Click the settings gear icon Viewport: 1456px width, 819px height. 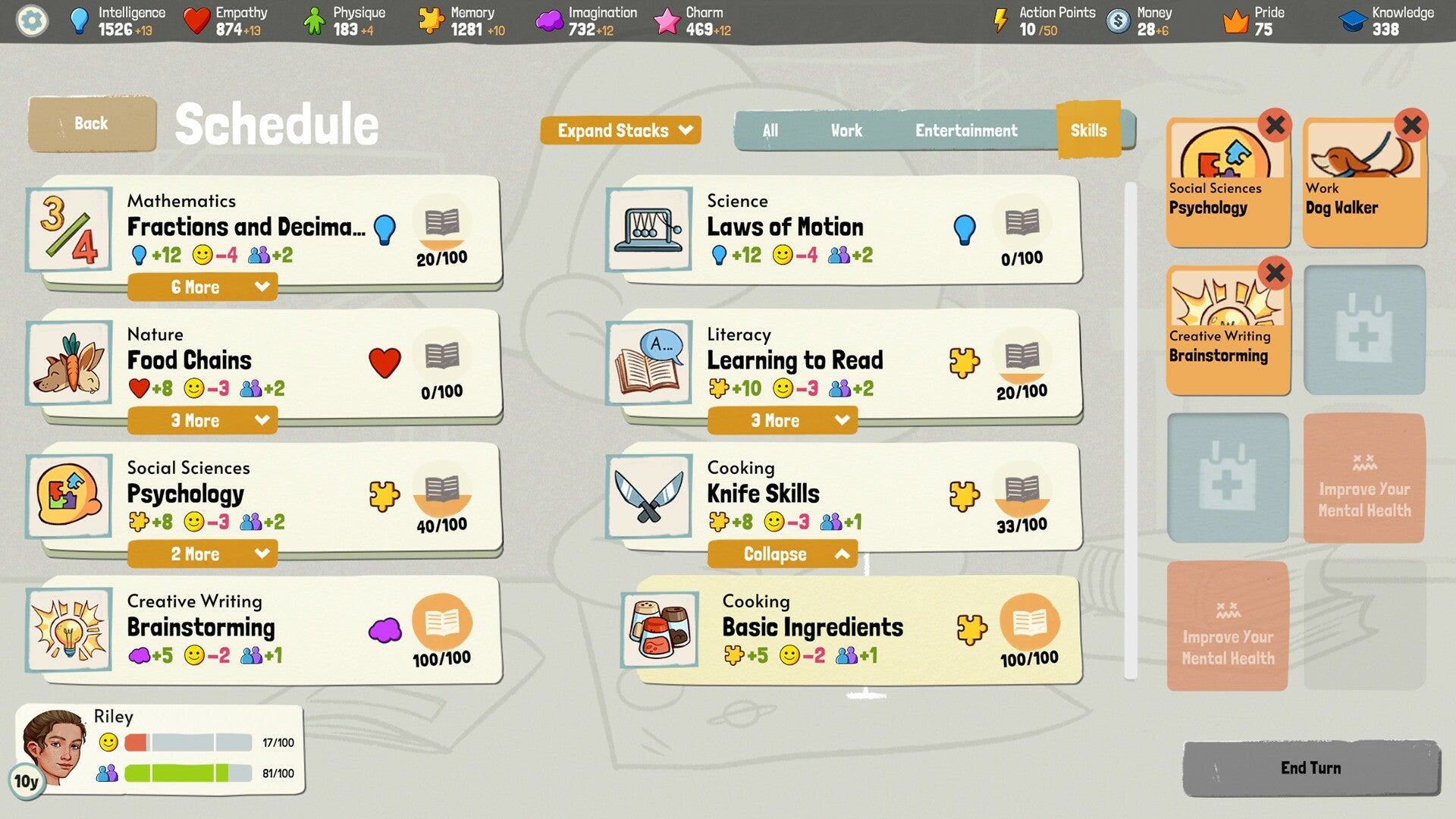pos(31,20)
